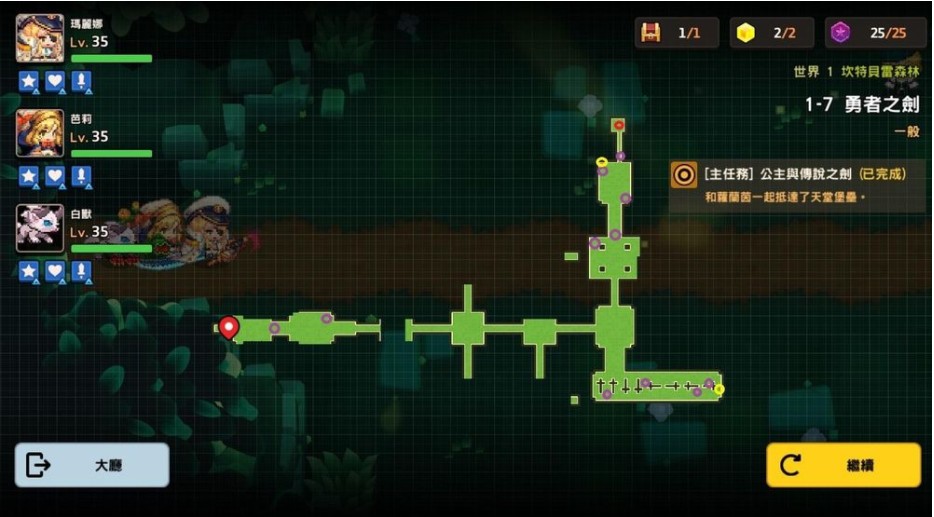Screen dimensions: 934x517
Task: Tap the treasure chest counter icon
Action: pyautogui.click(x=651, y=33)
